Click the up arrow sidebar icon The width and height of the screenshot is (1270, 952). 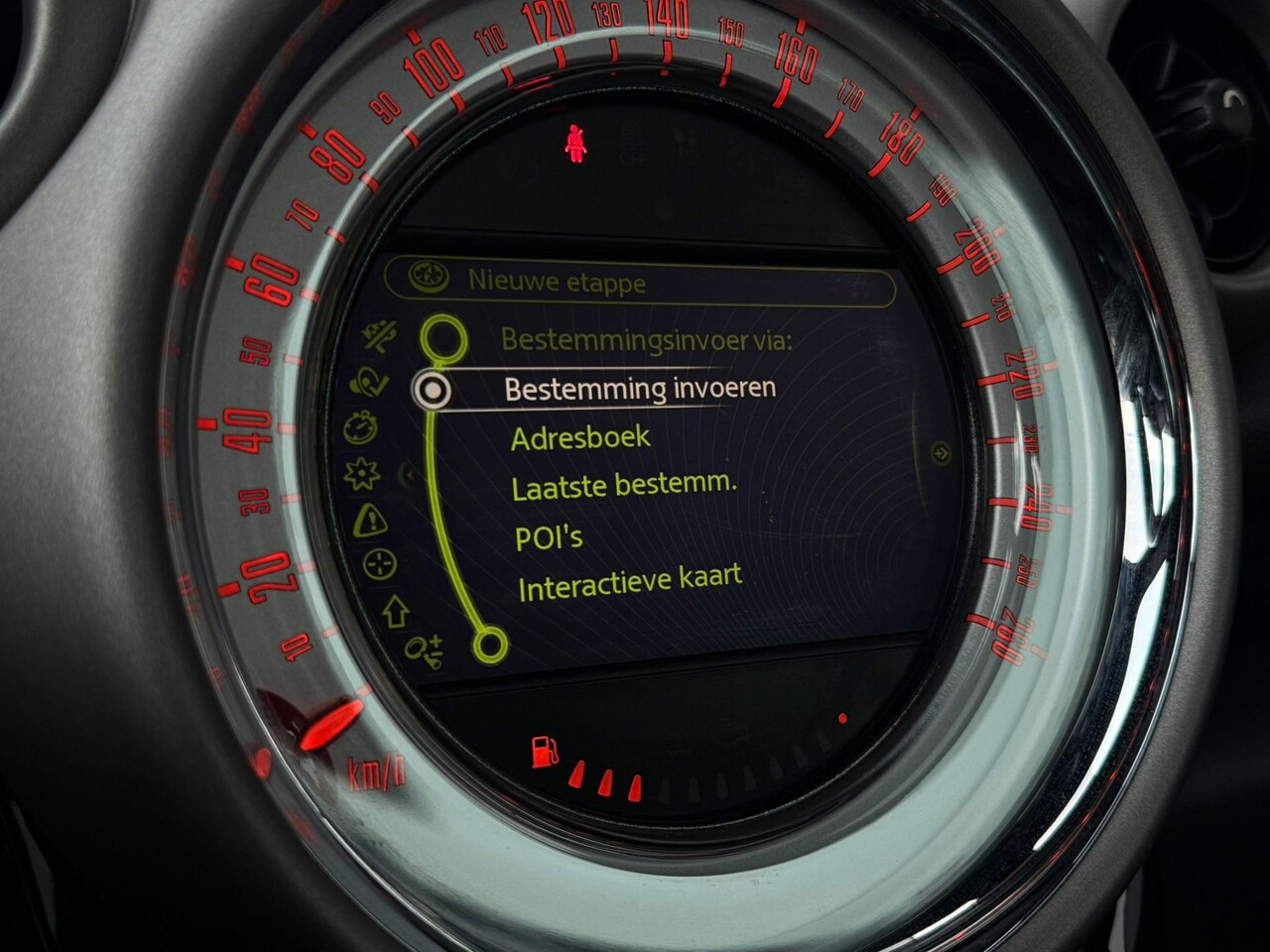coord(395,612)
